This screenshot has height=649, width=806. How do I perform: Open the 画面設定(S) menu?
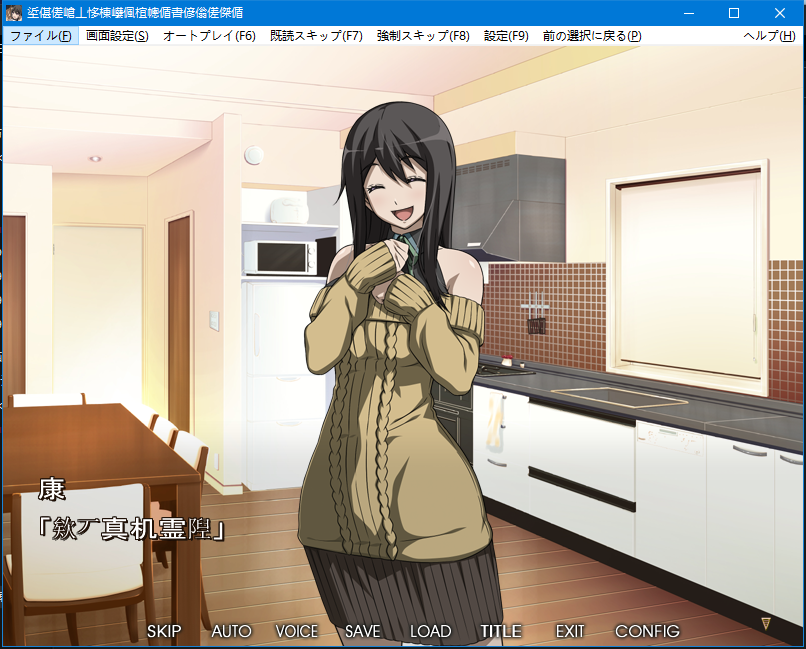pos(117,36)
